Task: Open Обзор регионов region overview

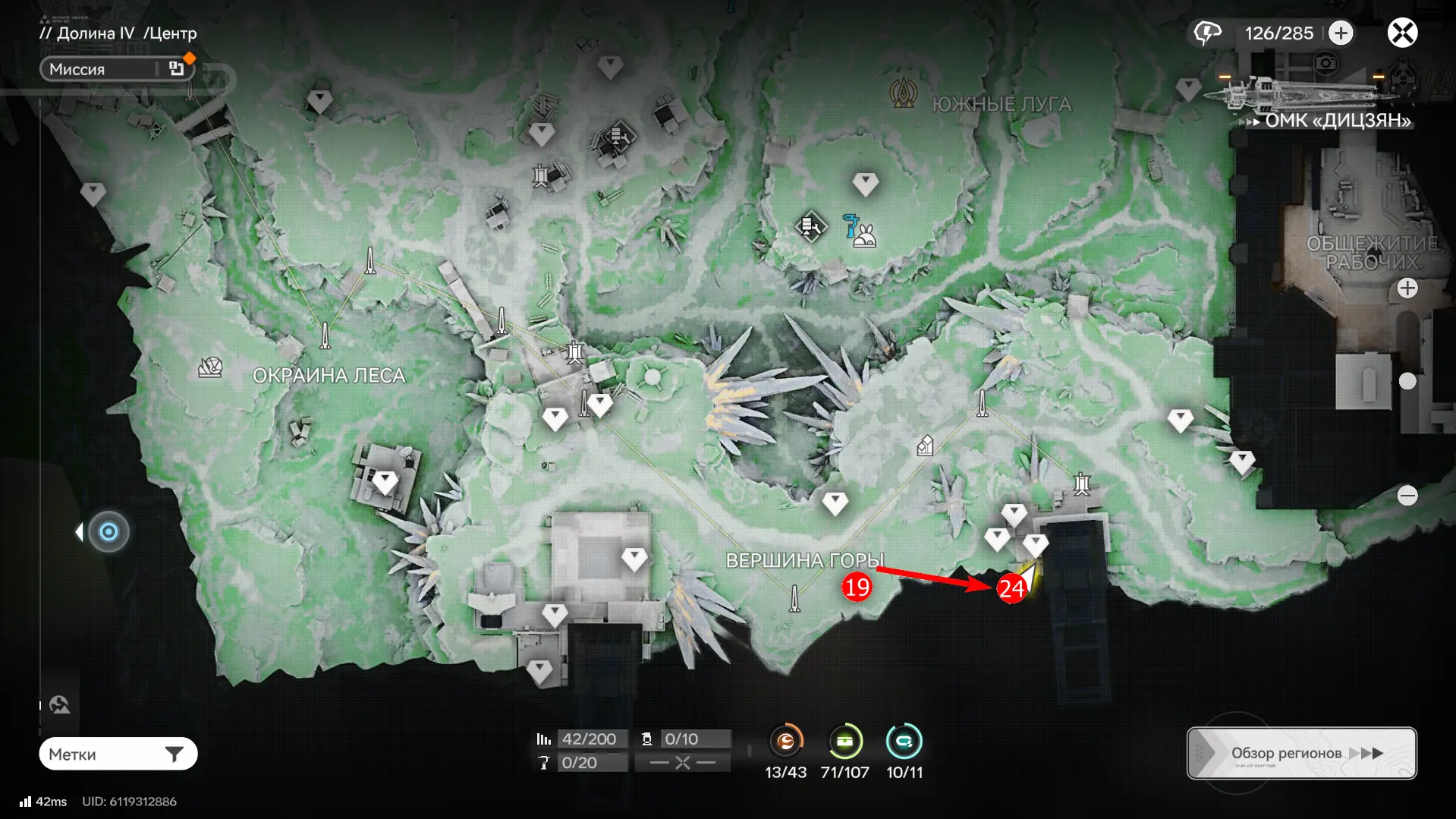Action: coord(1301,753)
